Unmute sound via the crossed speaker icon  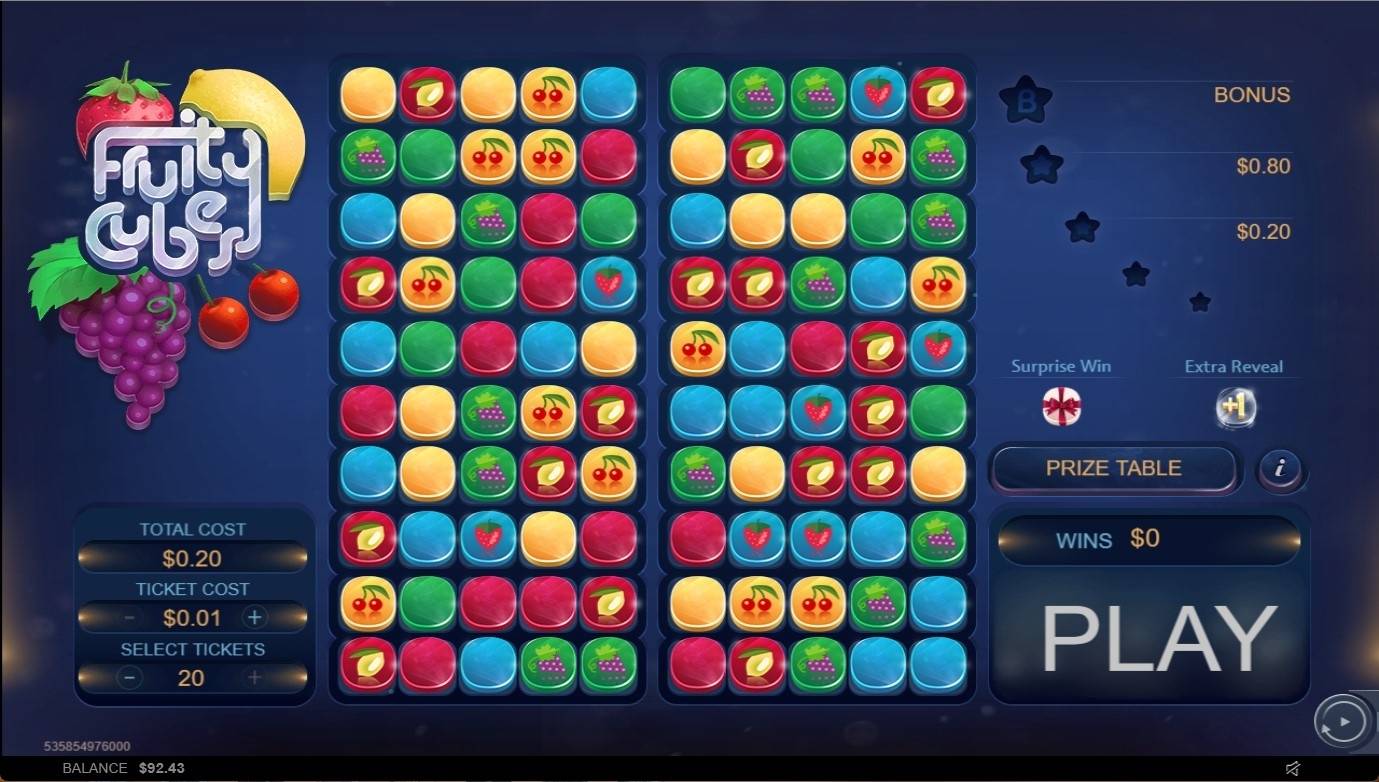[1293, 768]
